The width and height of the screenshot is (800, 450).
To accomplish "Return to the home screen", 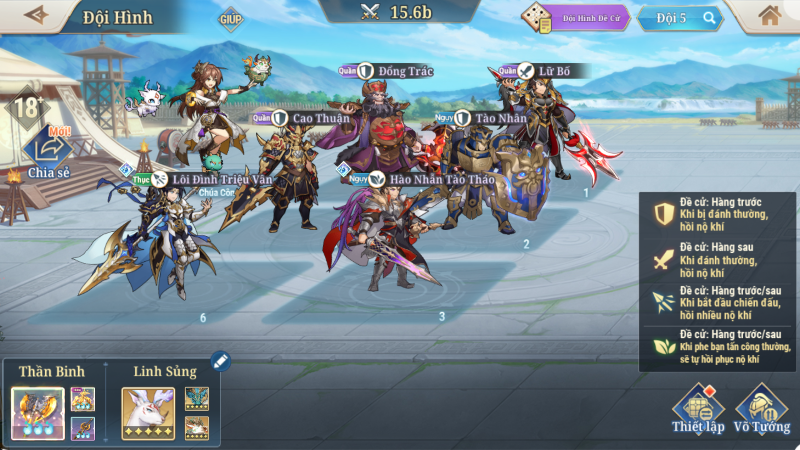I will click(x=769, y=16).
